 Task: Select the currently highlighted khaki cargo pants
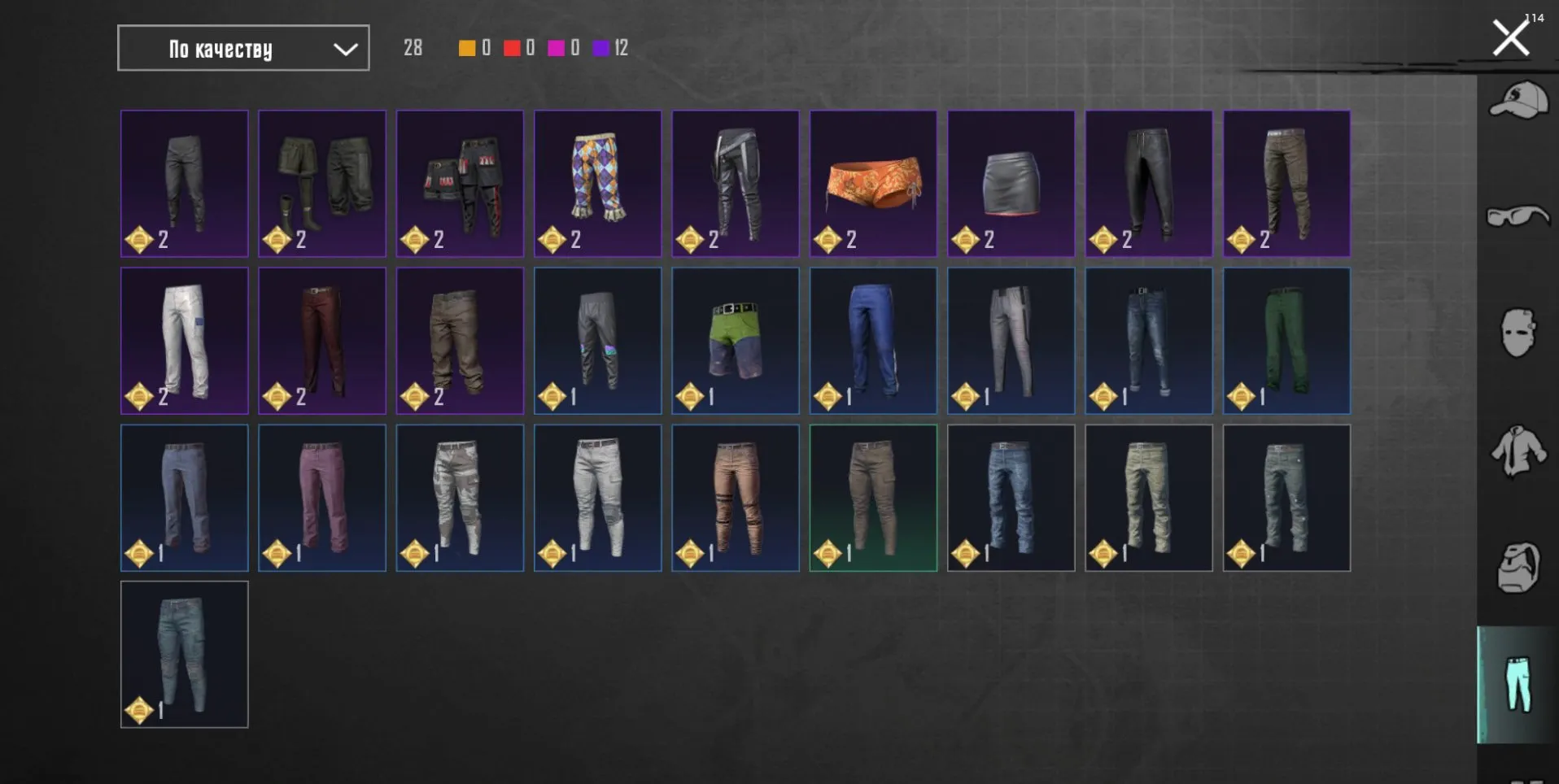click(x=873, y=496)
